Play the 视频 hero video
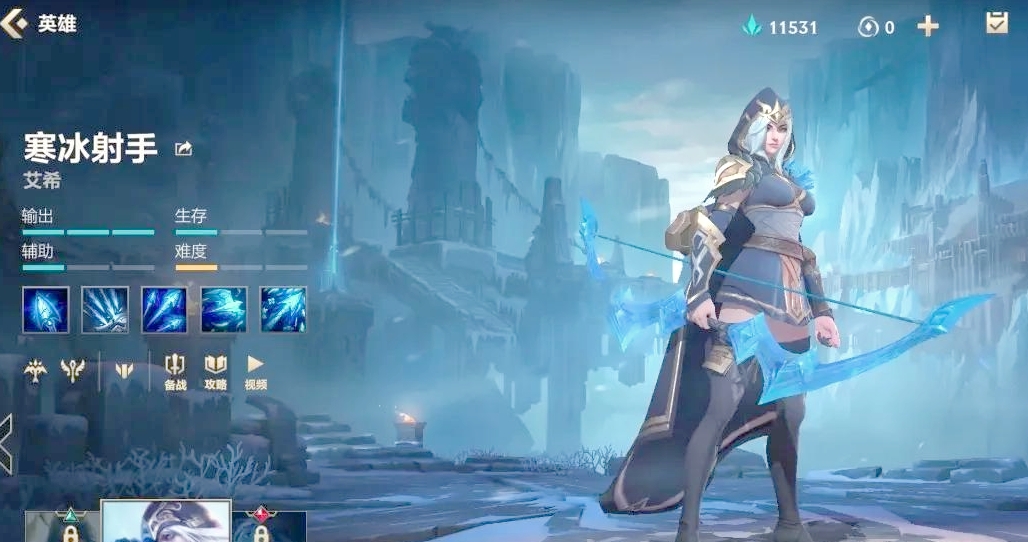The width and height of the screenshot is (1028, 542). point(255,371)
